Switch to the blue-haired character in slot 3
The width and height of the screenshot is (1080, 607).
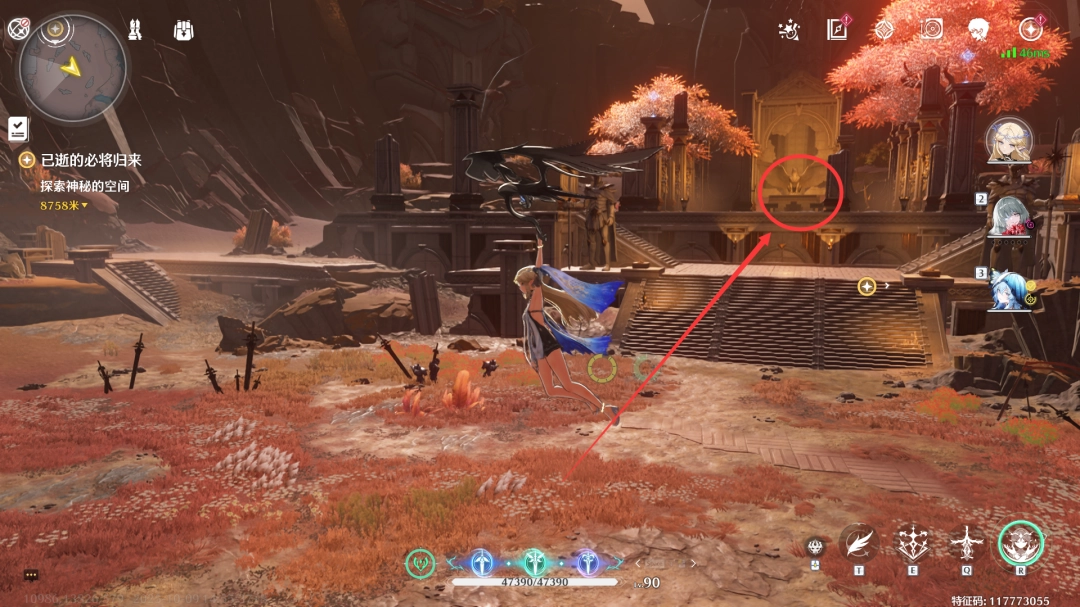(1012, 290)
